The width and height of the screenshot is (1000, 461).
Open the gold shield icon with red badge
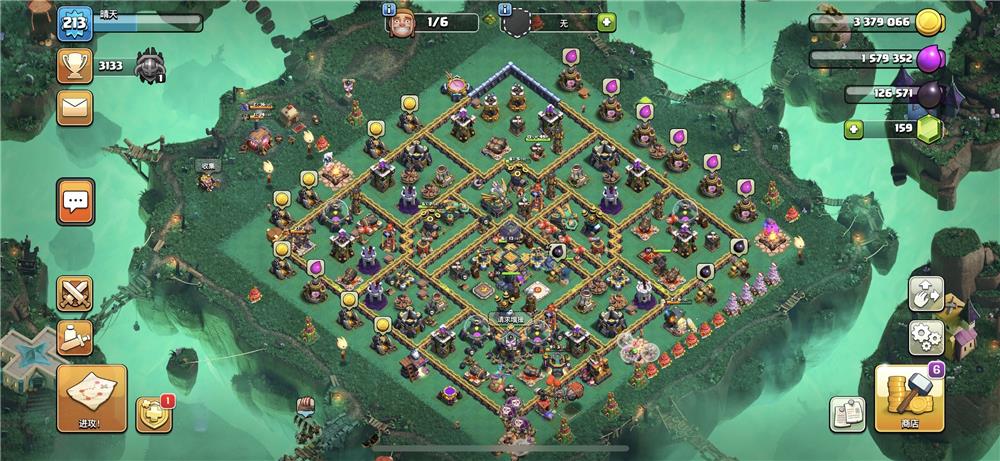click(x=154, y=414)
